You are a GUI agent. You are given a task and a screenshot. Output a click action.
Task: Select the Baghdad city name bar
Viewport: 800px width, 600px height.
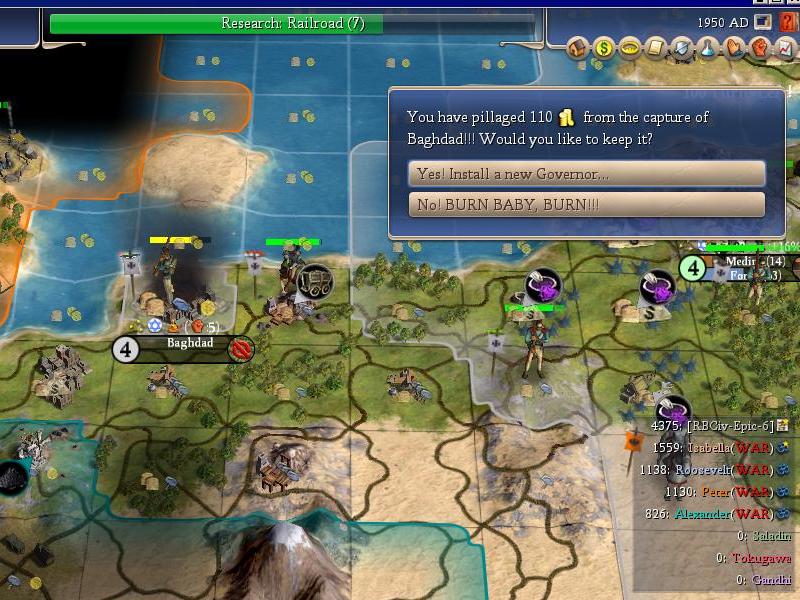coord(189,344)
